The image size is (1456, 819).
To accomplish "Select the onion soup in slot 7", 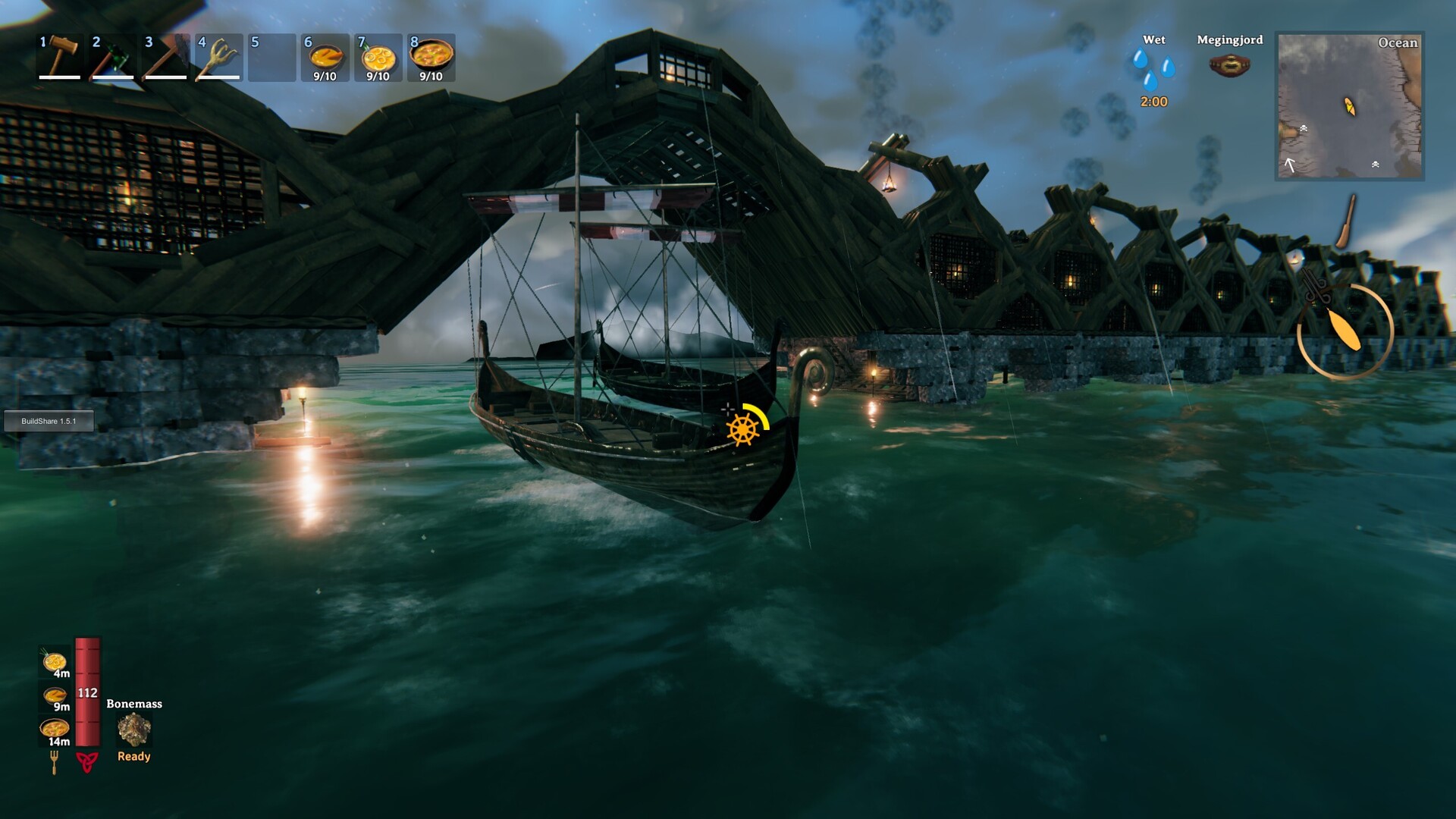I will pyautogui.click(x=379, y=57).
